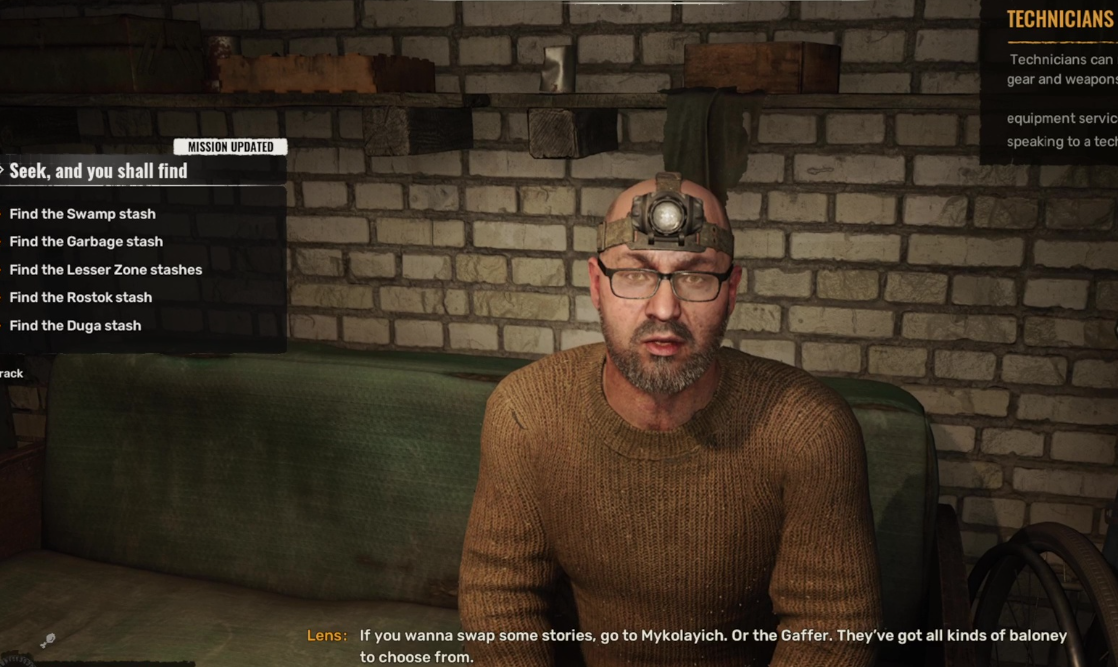The width and height of the screenshot is (1118, 667).
Task: Choose the 'Find the Lesser Zone stashes' objective
Action: [x=105, y=270]
